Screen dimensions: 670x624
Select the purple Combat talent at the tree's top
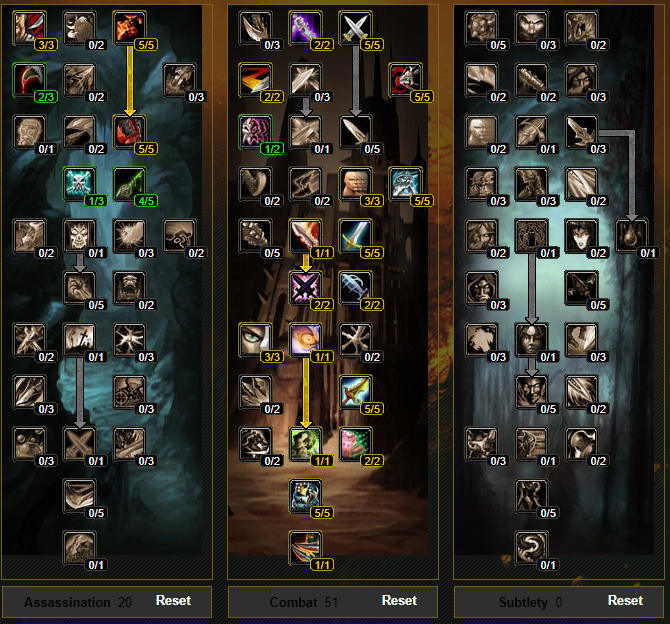tap(306, 28)
